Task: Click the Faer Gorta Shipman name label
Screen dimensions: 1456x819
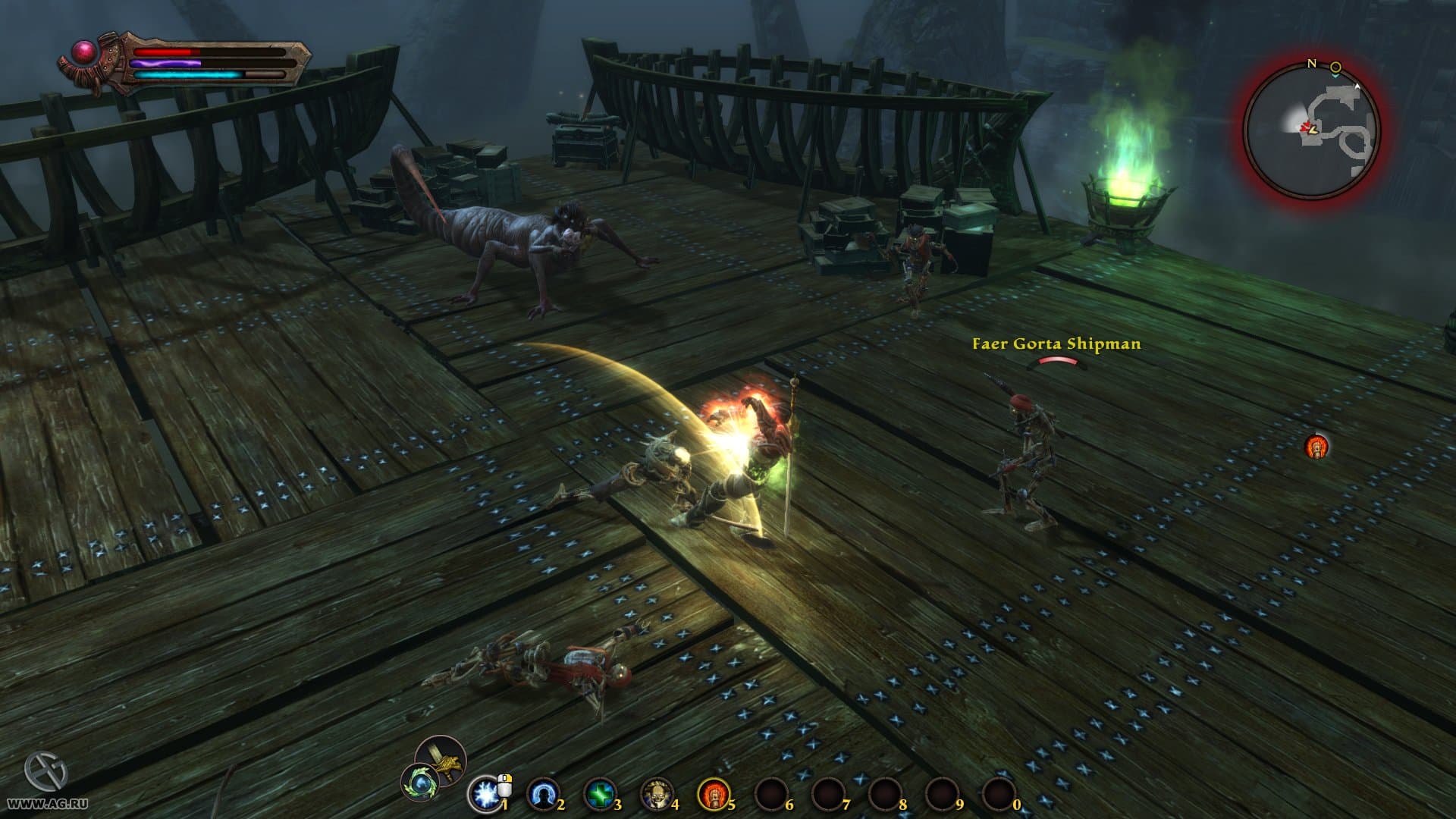Action: pyautogui.click(x=1054, y=344)
